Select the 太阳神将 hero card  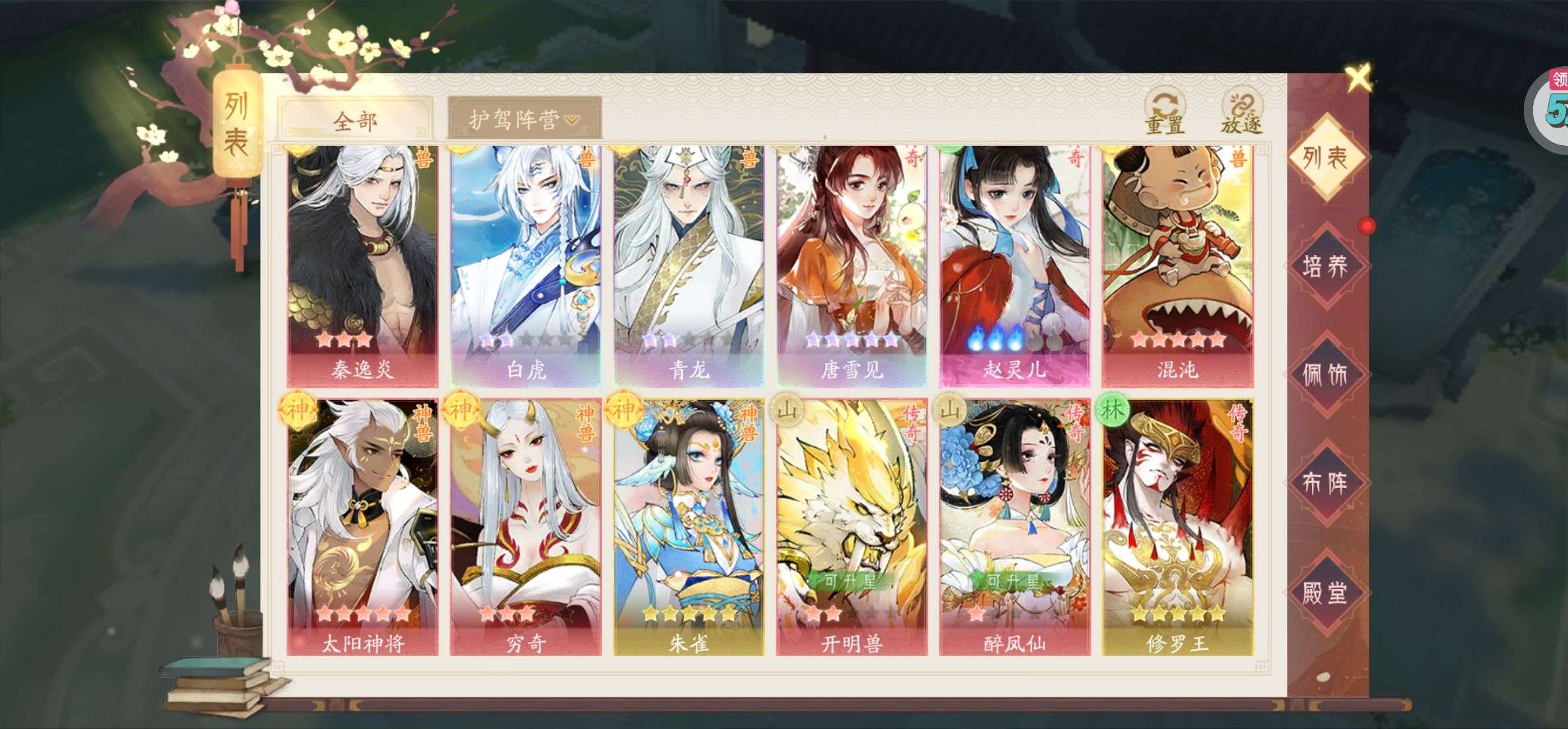[362, 527]
